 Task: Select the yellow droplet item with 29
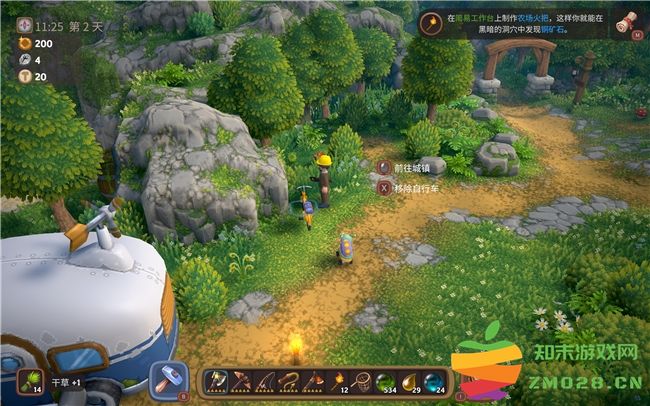click(408, 381)
